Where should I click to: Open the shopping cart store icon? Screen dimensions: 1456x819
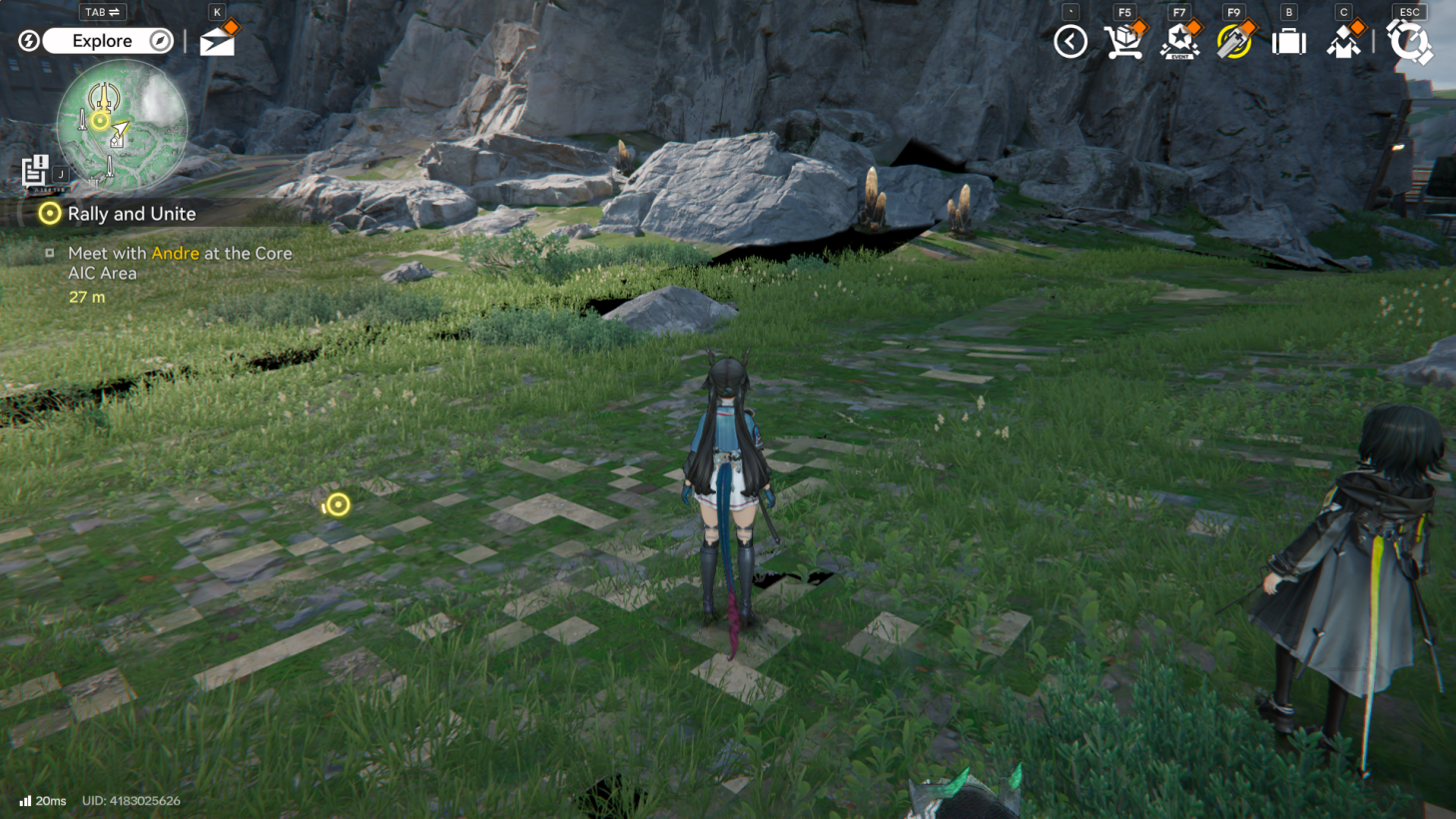[x=1124, y=42]
